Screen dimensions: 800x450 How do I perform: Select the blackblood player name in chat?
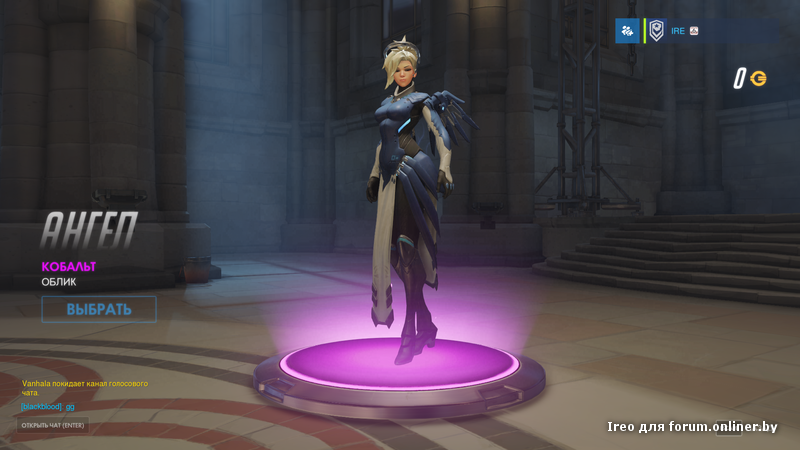pyautogui.click(x=42, y=407)
